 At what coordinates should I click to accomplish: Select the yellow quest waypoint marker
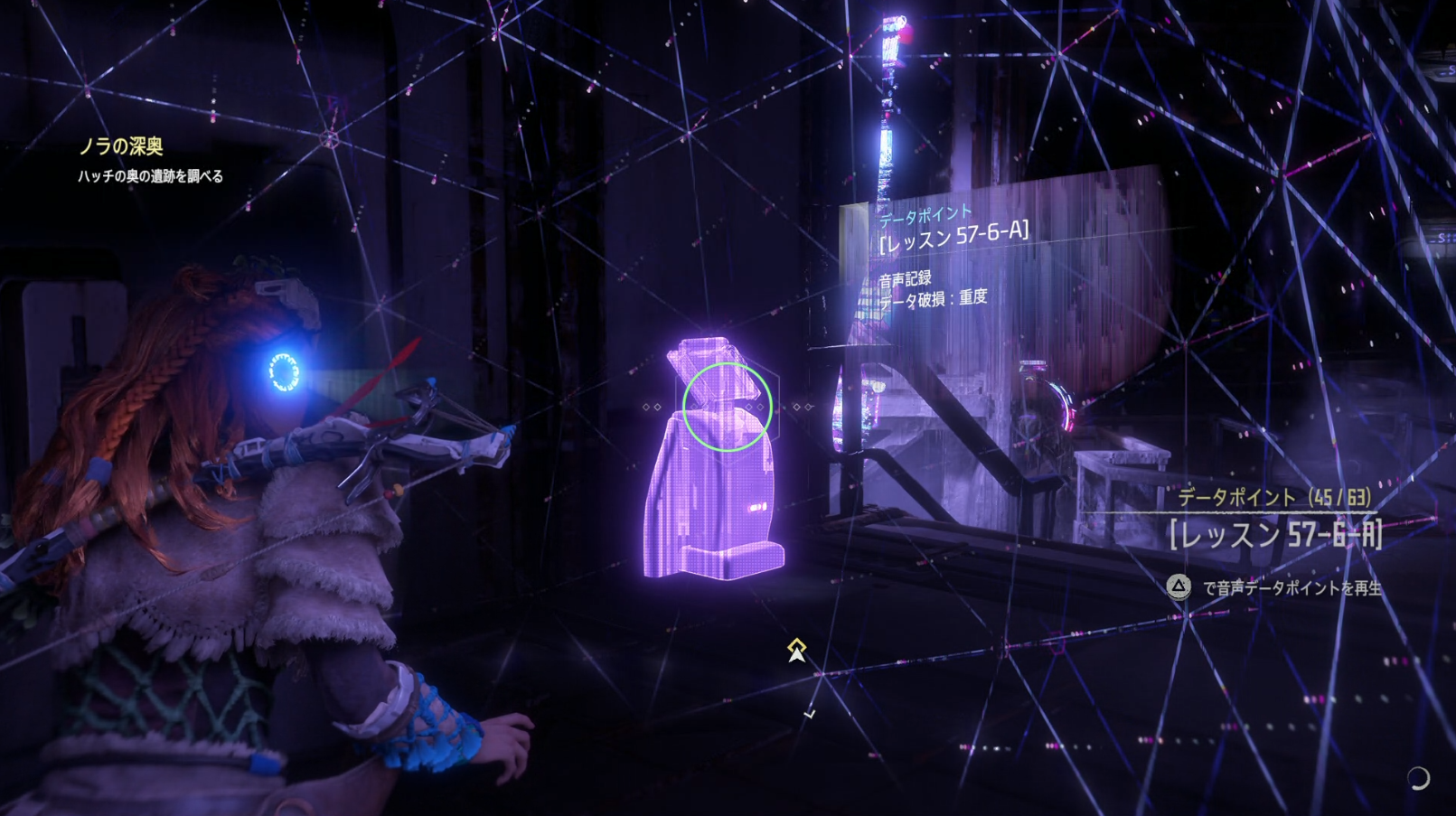[796, 649]
